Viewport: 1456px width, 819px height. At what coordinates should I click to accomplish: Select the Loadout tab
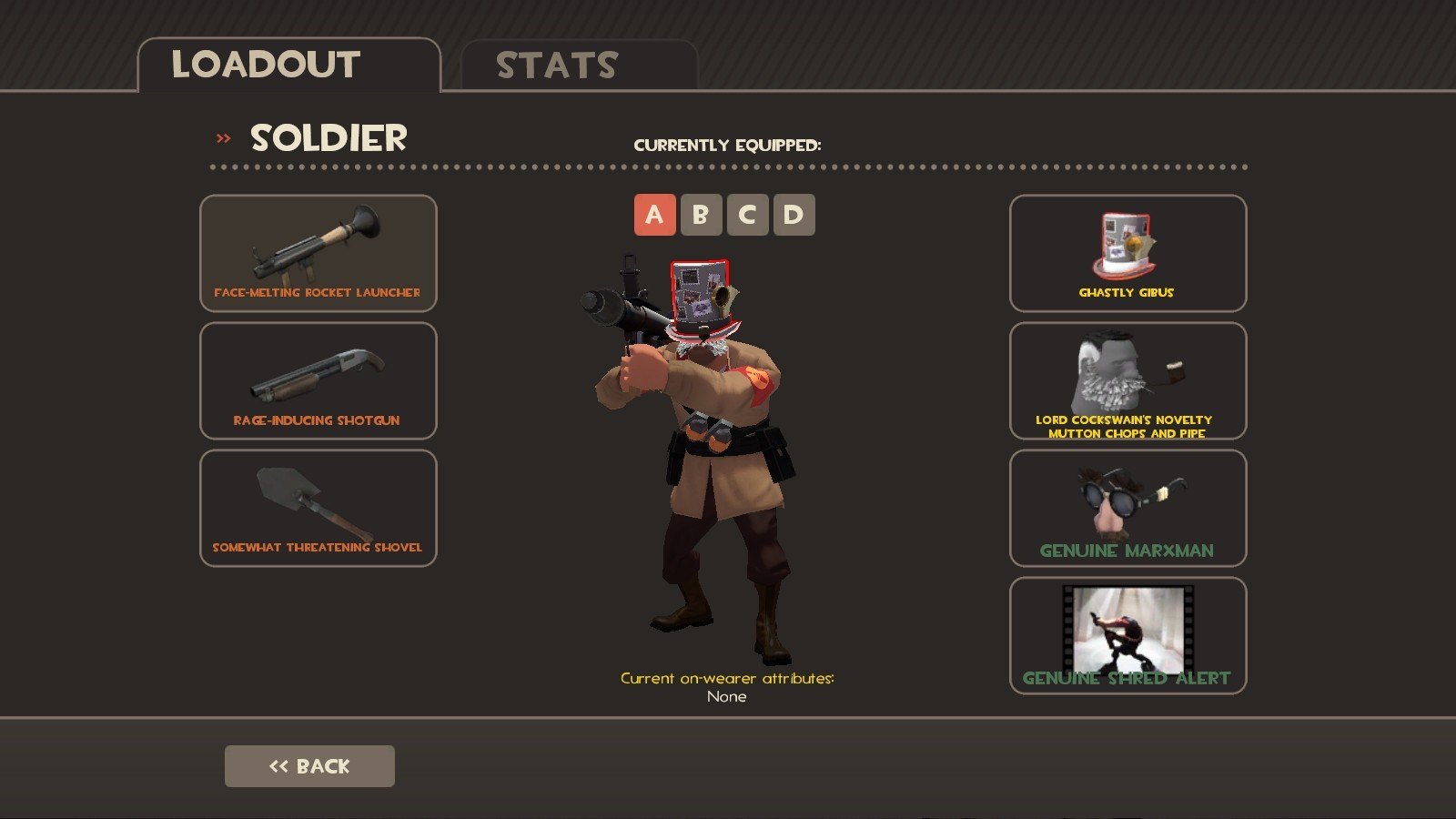288,66
